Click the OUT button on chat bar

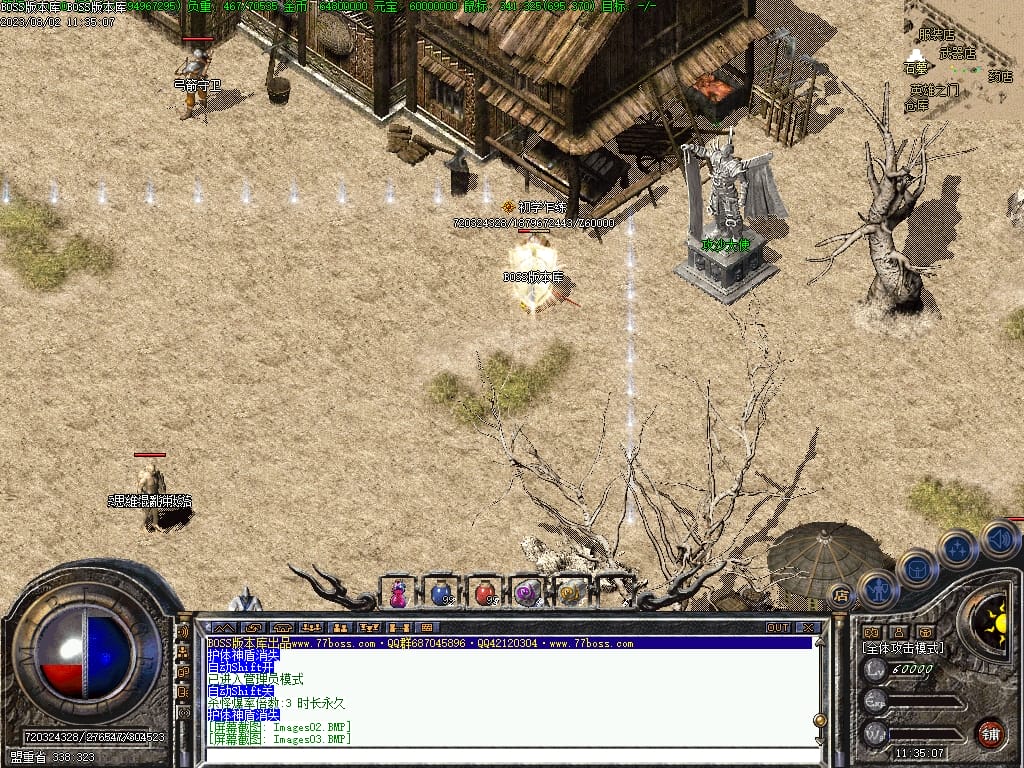[778, 627]
